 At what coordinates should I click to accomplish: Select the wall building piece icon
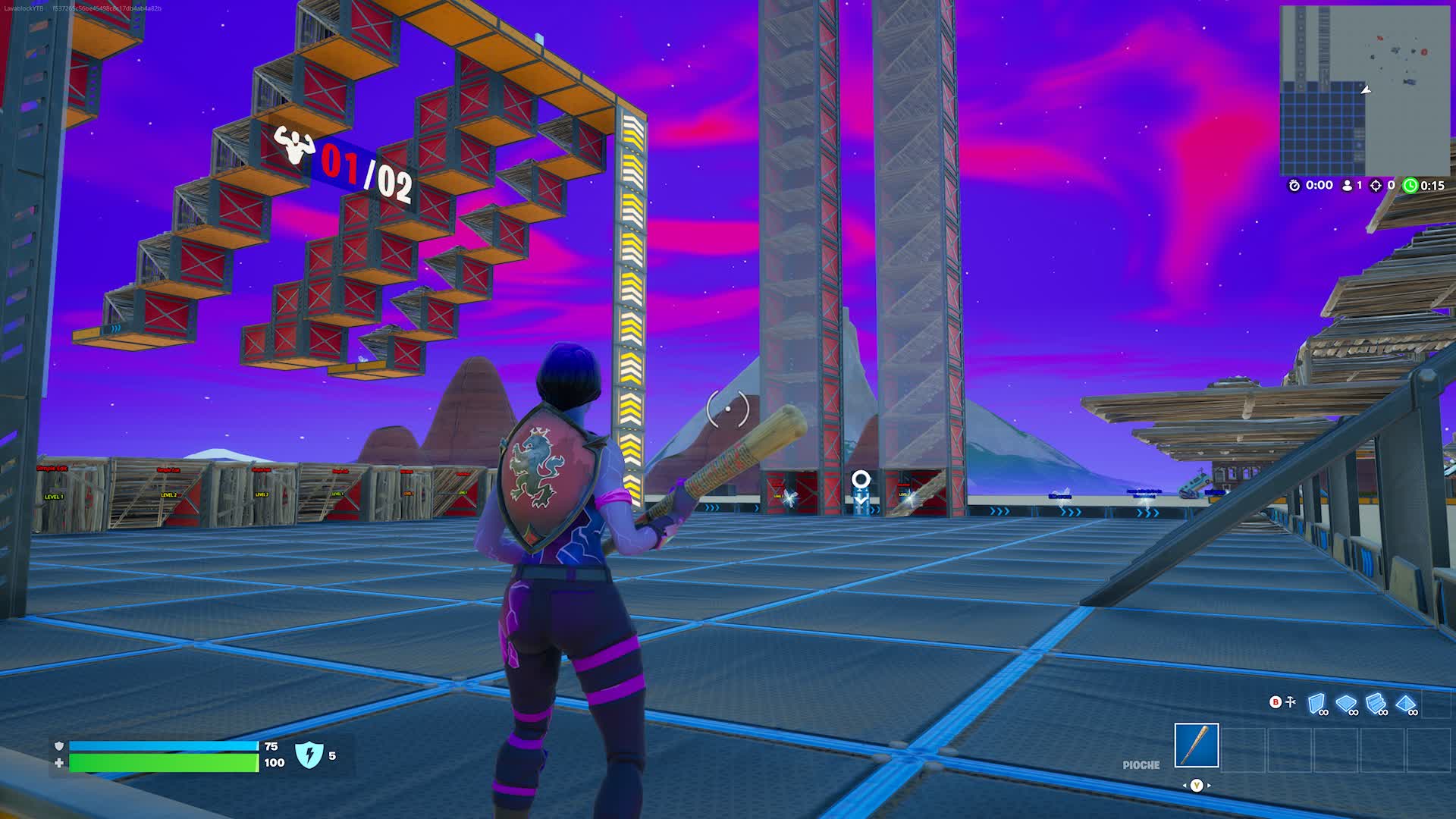coord(1315,701)
